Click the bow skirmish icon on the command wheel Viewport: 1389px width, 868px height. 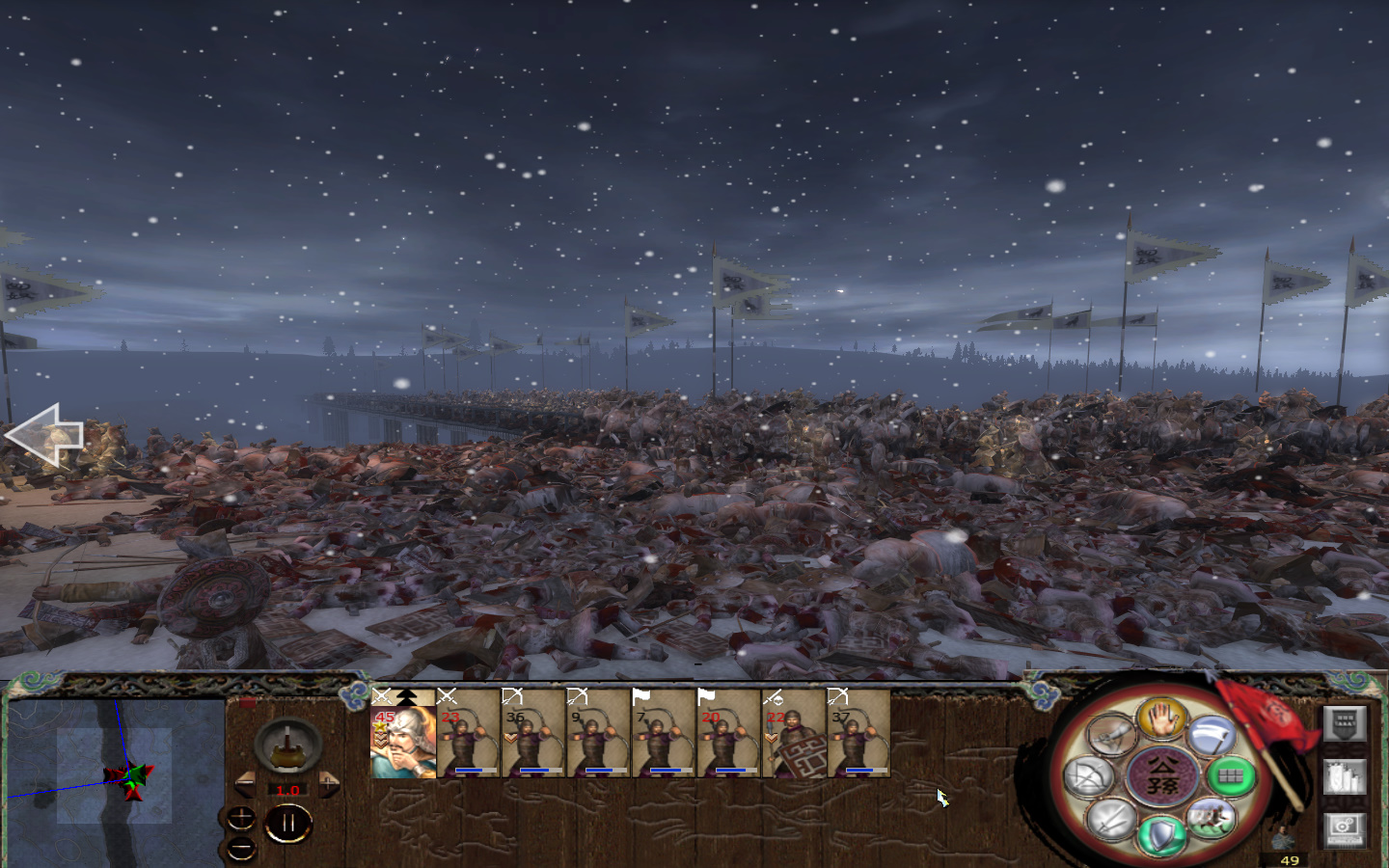click(x=1090, y=776)
